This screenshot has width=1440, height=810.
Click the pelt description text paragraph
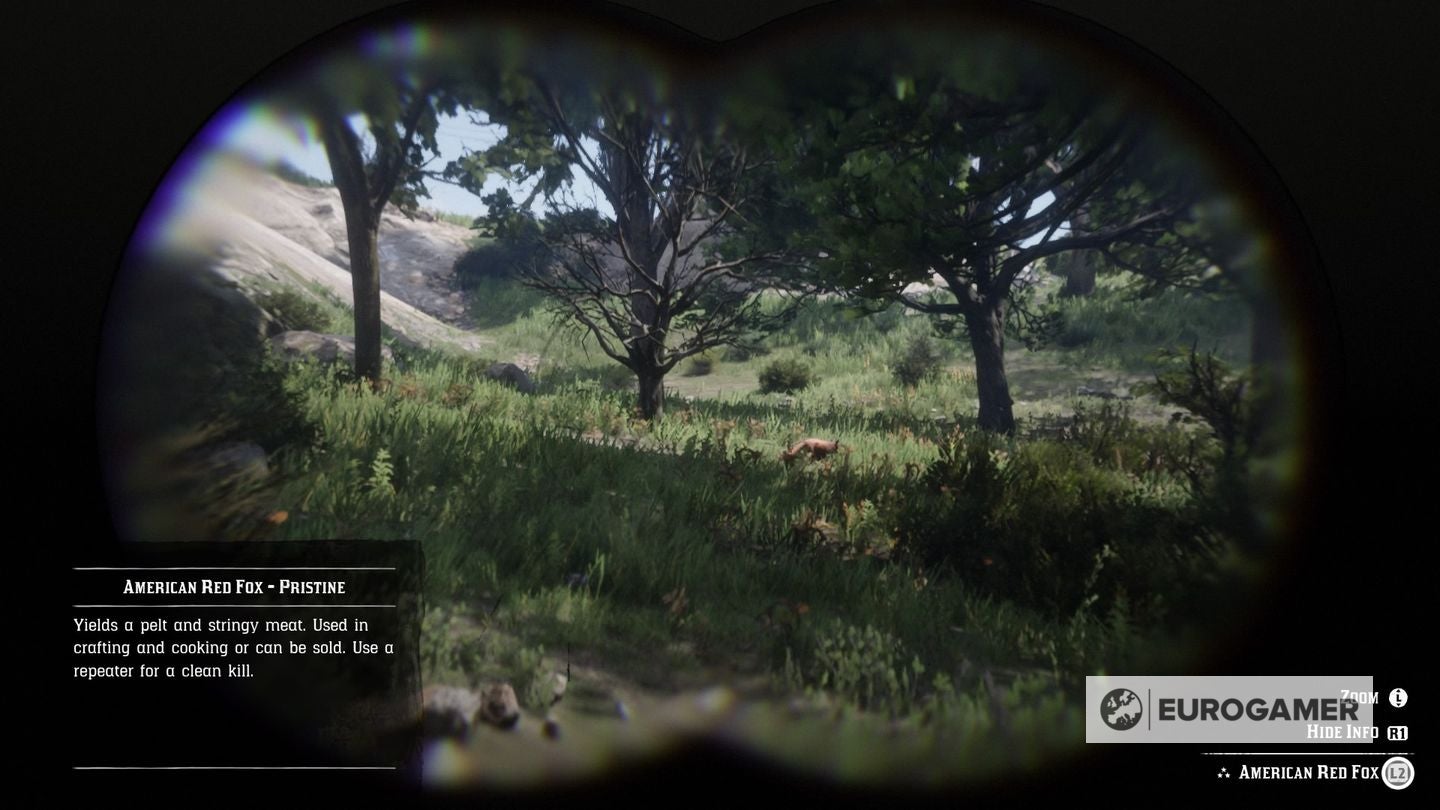(232, 647)
